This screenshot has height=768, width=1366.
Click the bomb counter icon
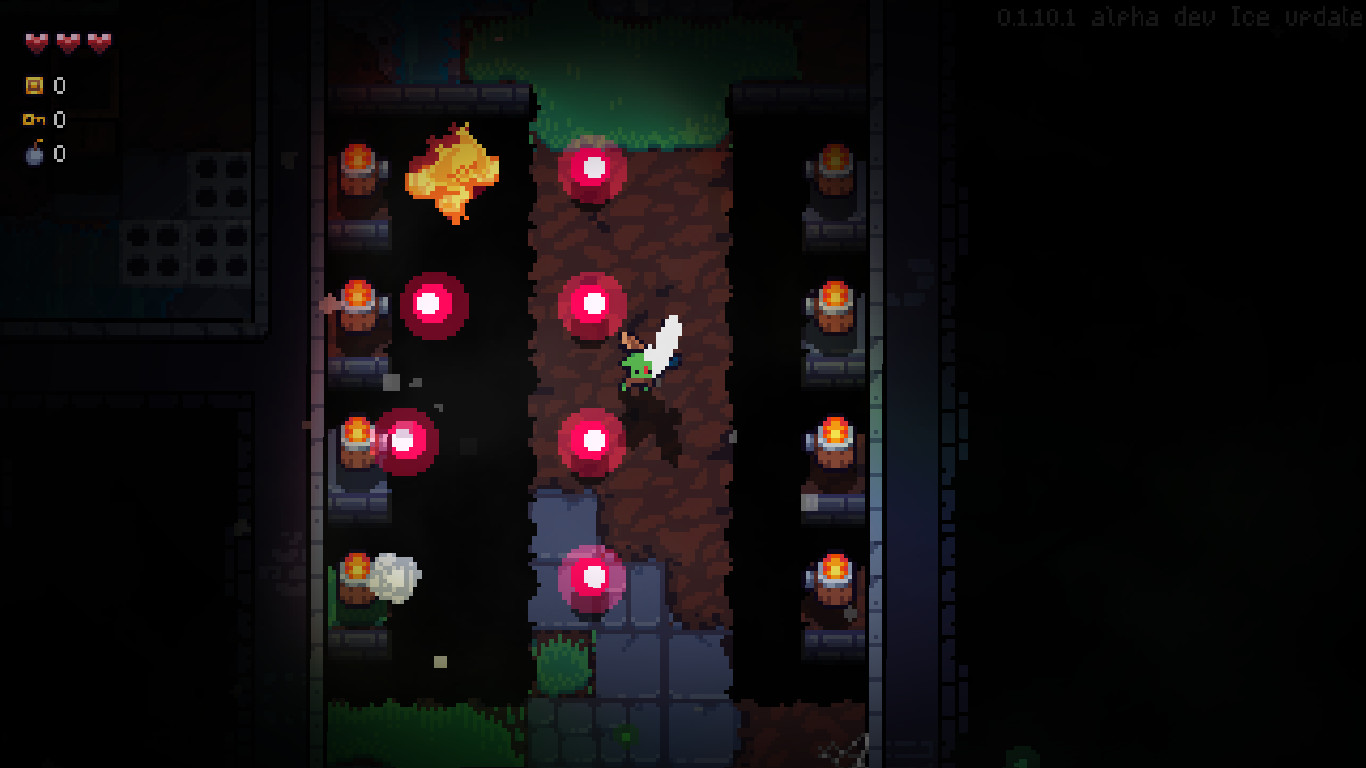tap(33, 155)
